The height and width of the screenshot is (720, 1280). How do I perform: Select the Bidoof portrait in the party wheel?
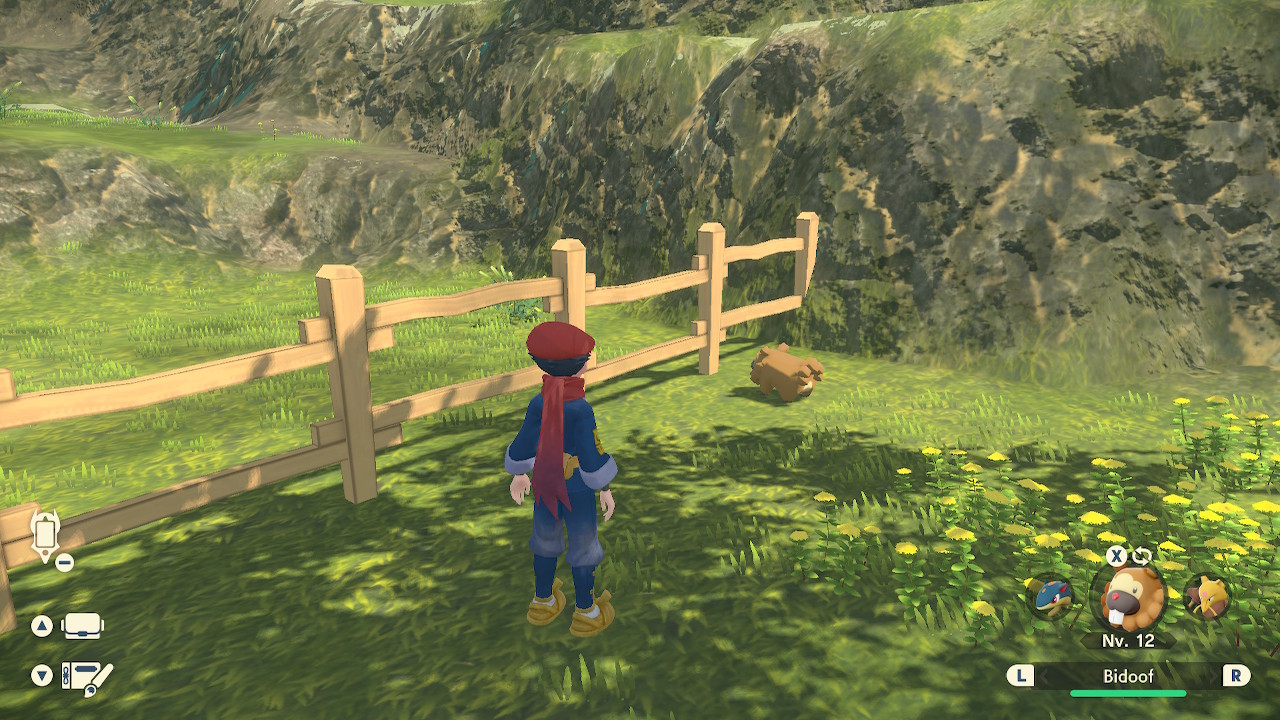pos(1127,598)
